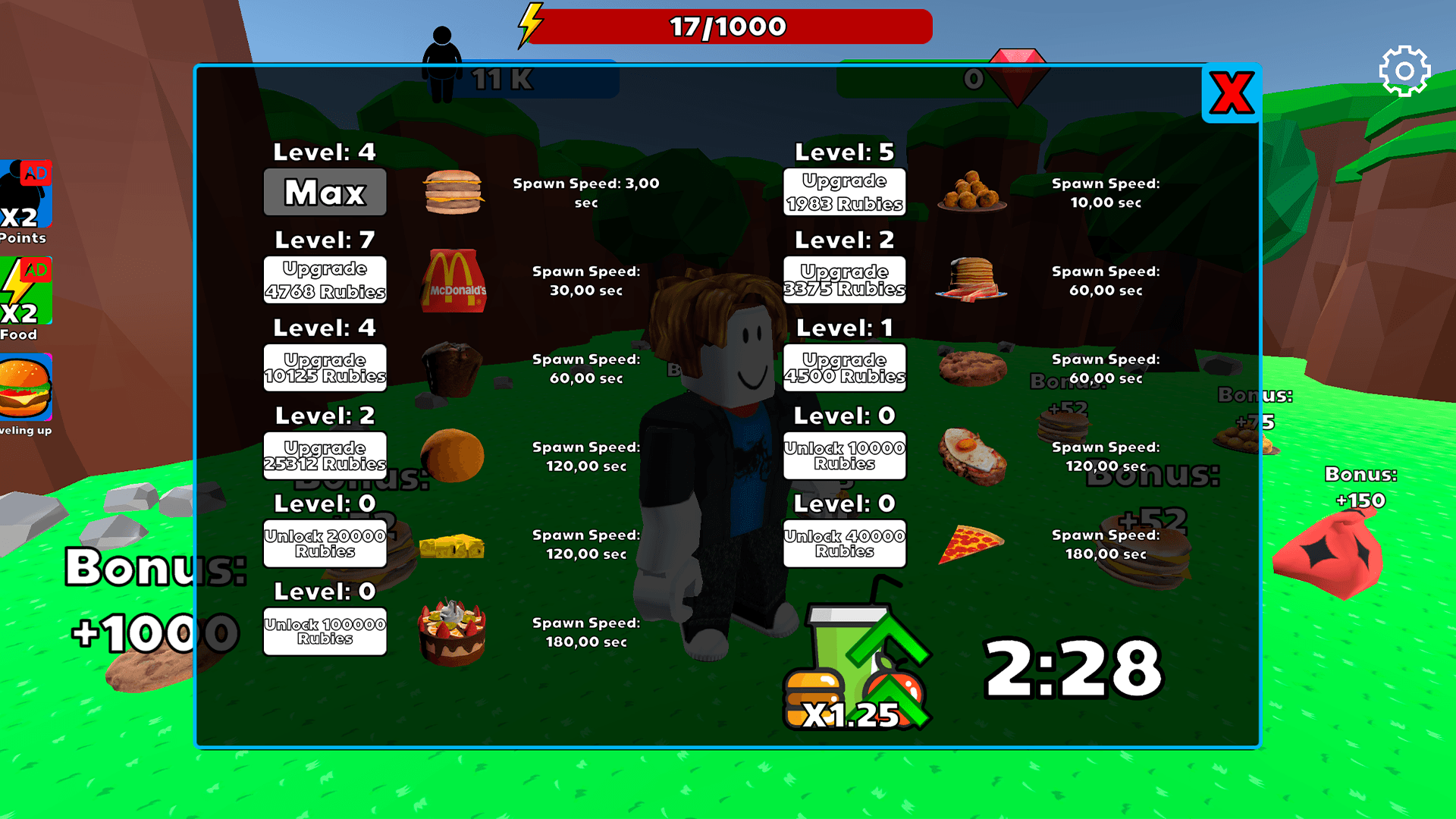Click Upgrade for 1983 Rubies

coord(844,191)
